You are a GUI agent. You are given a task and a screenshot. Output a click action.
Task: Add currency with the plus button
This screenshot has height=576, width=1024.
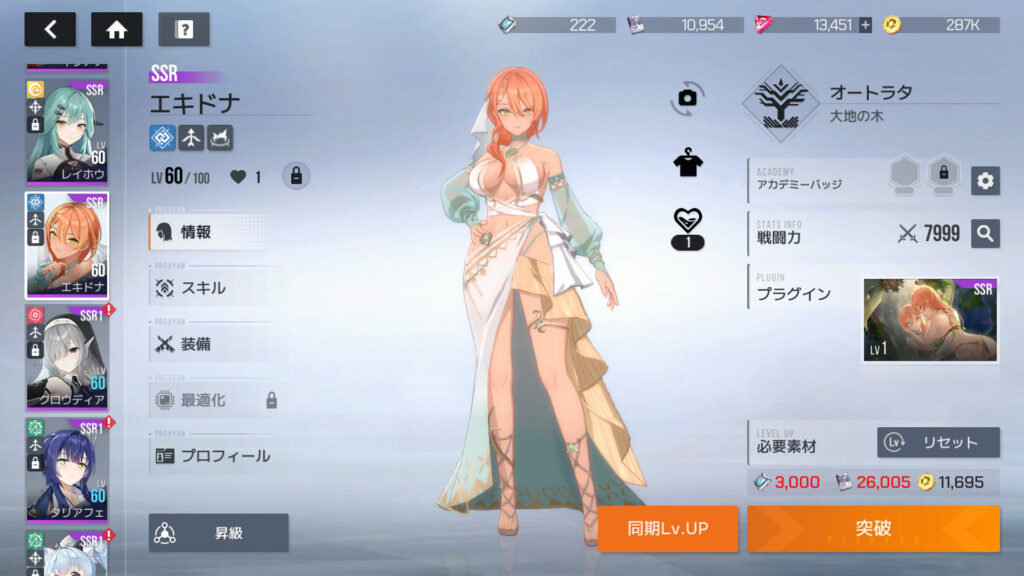[865, 25]
